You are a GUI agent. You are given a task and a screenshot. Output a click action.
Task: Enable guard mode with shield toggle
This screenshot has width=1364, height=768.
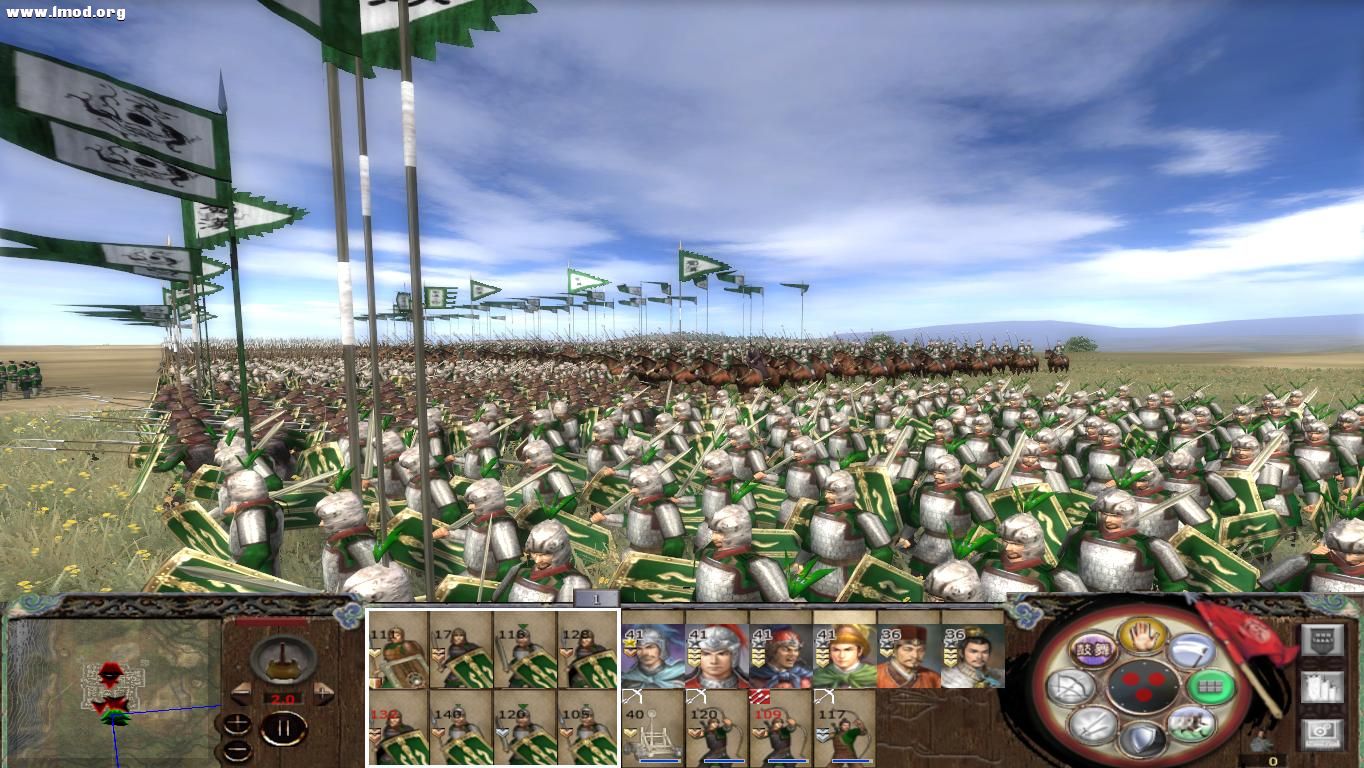[x=1145, y=736]
